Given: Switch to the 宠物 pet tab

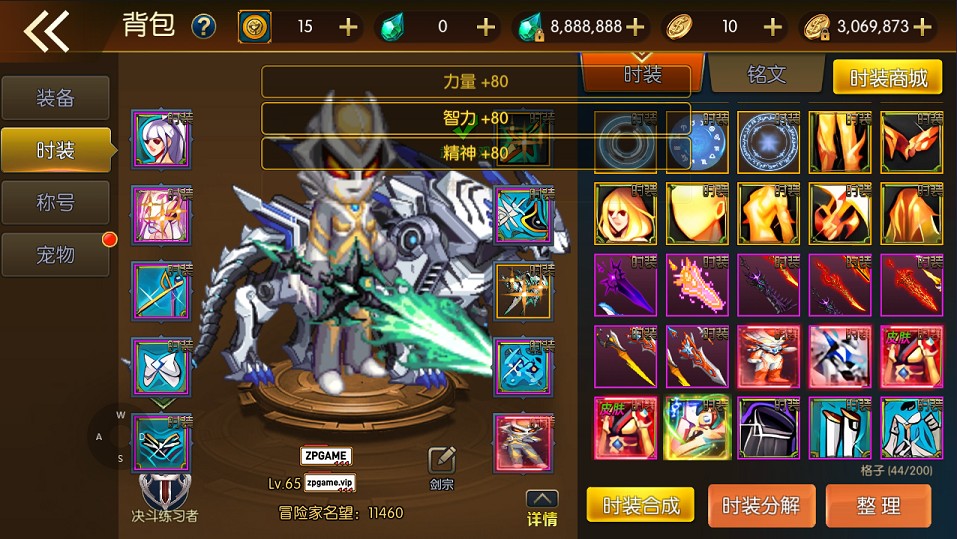Looking at the screenshot, I should click(55, 254).
